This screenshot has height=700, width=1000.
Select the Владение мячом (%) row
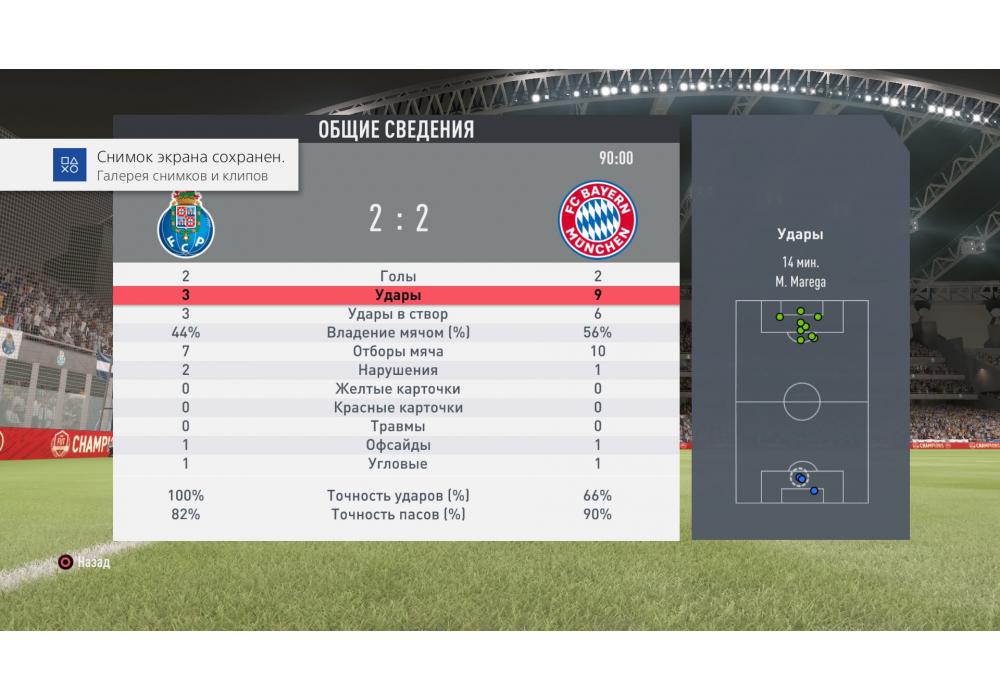click(398, 333)
